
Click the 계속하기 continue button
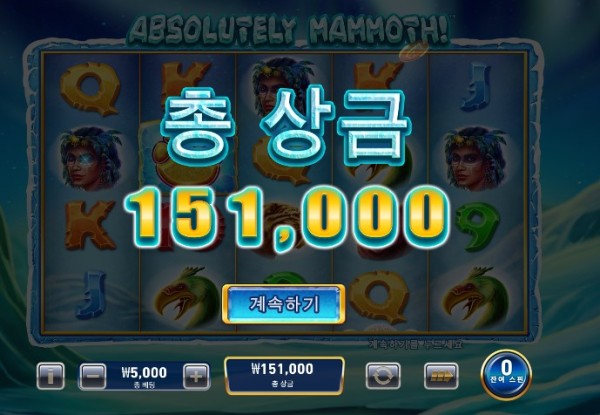[x=283, y=302]
